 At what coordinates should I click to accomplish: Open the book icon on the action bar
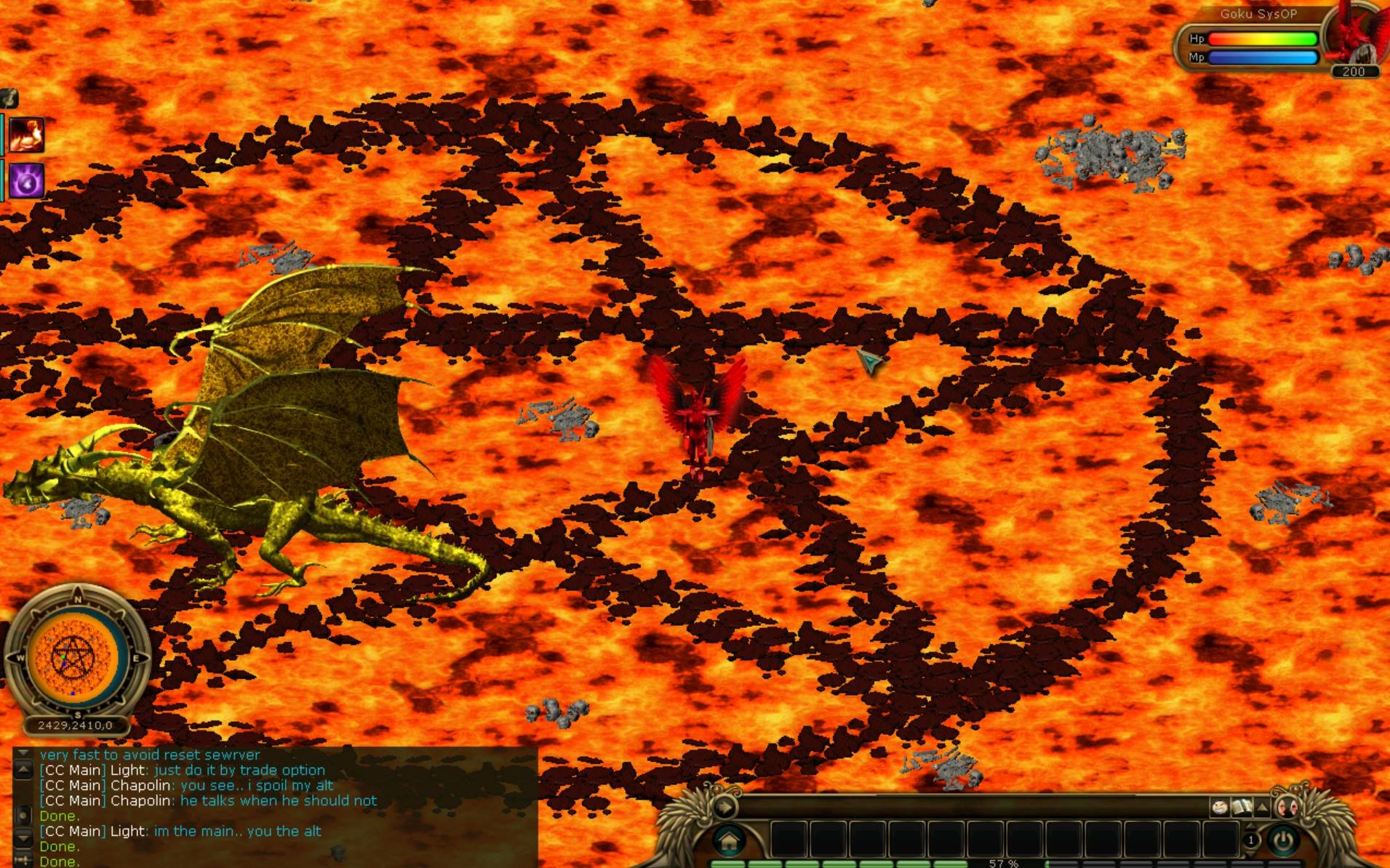pyautogui.click(x=1241, y=807)
